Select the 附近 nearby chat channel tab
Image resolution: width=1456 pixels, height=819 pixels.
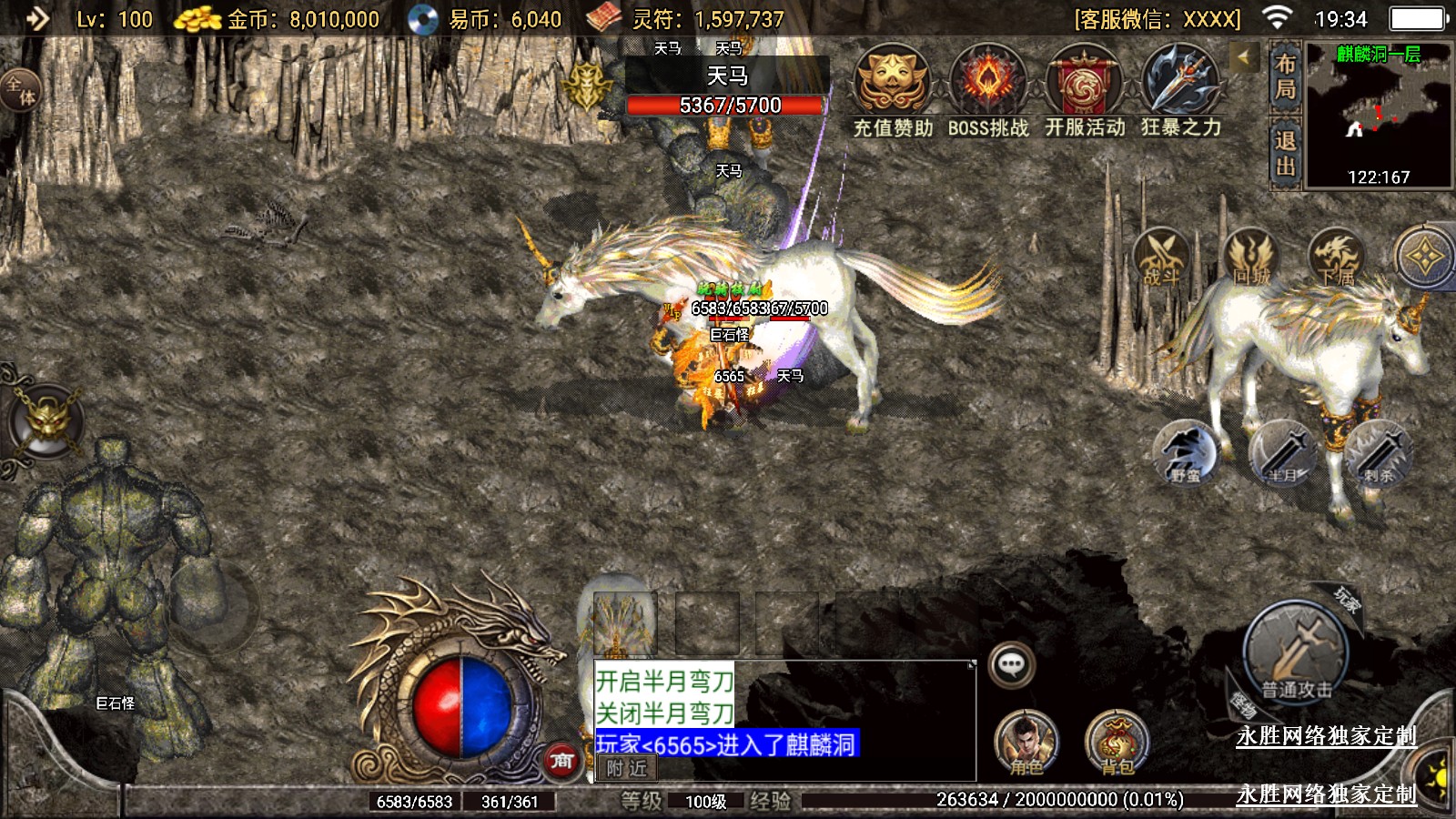(x=626, y=769)
